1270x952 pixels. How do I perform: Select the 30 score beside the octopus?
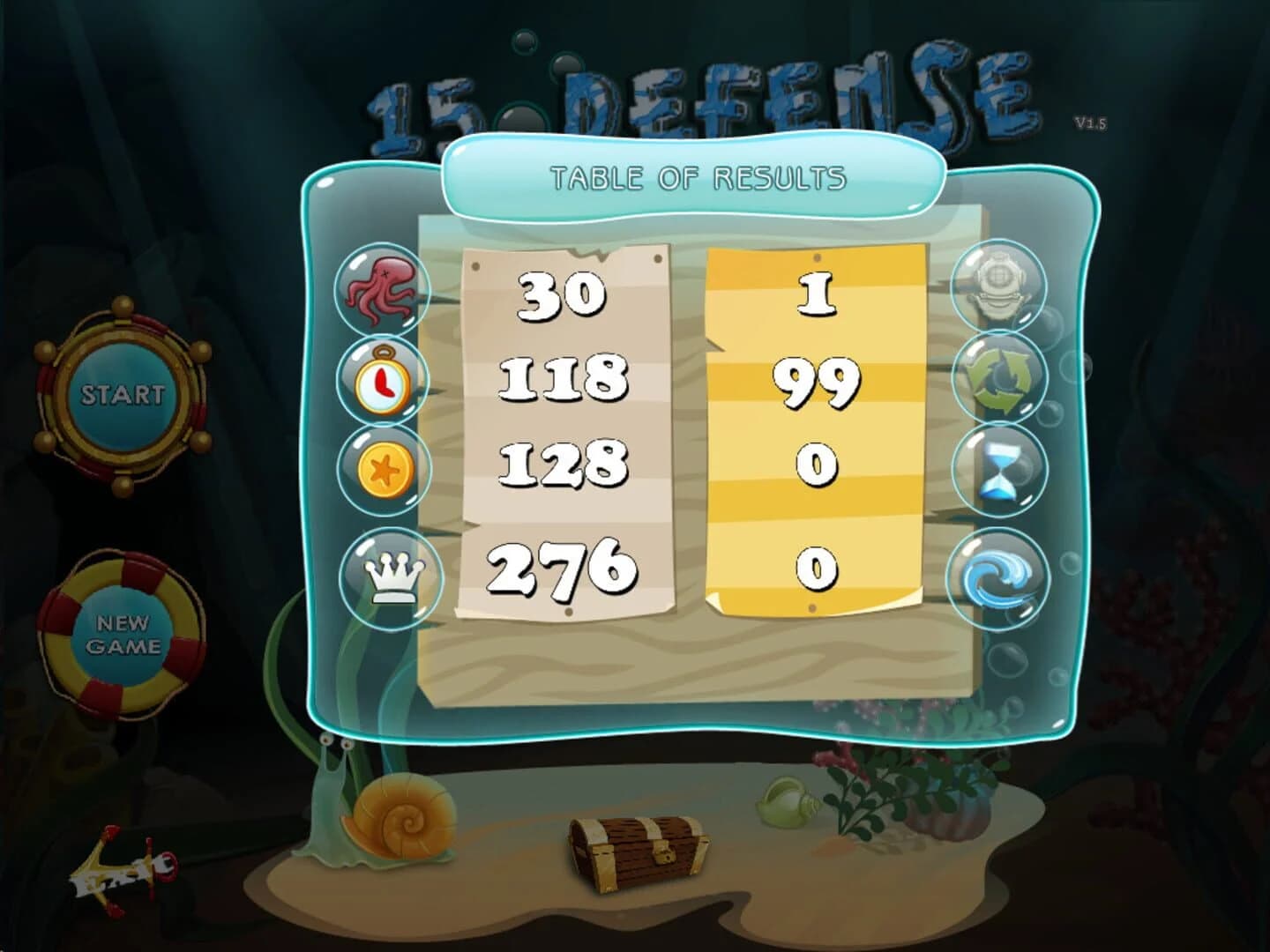click(x=563, y=294)
